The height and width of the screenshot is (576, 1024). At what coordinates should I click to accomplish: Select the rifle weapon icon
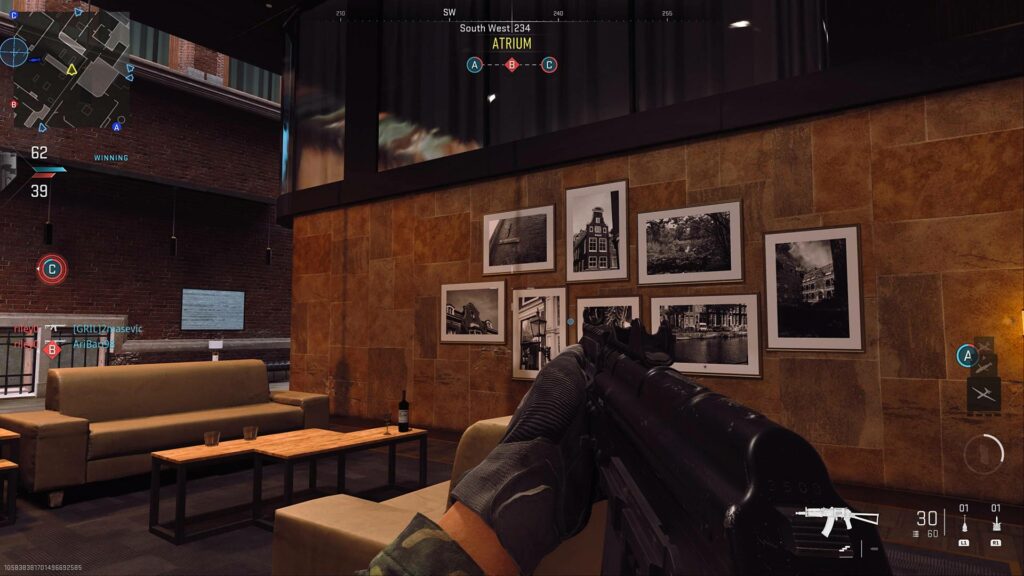836,517
